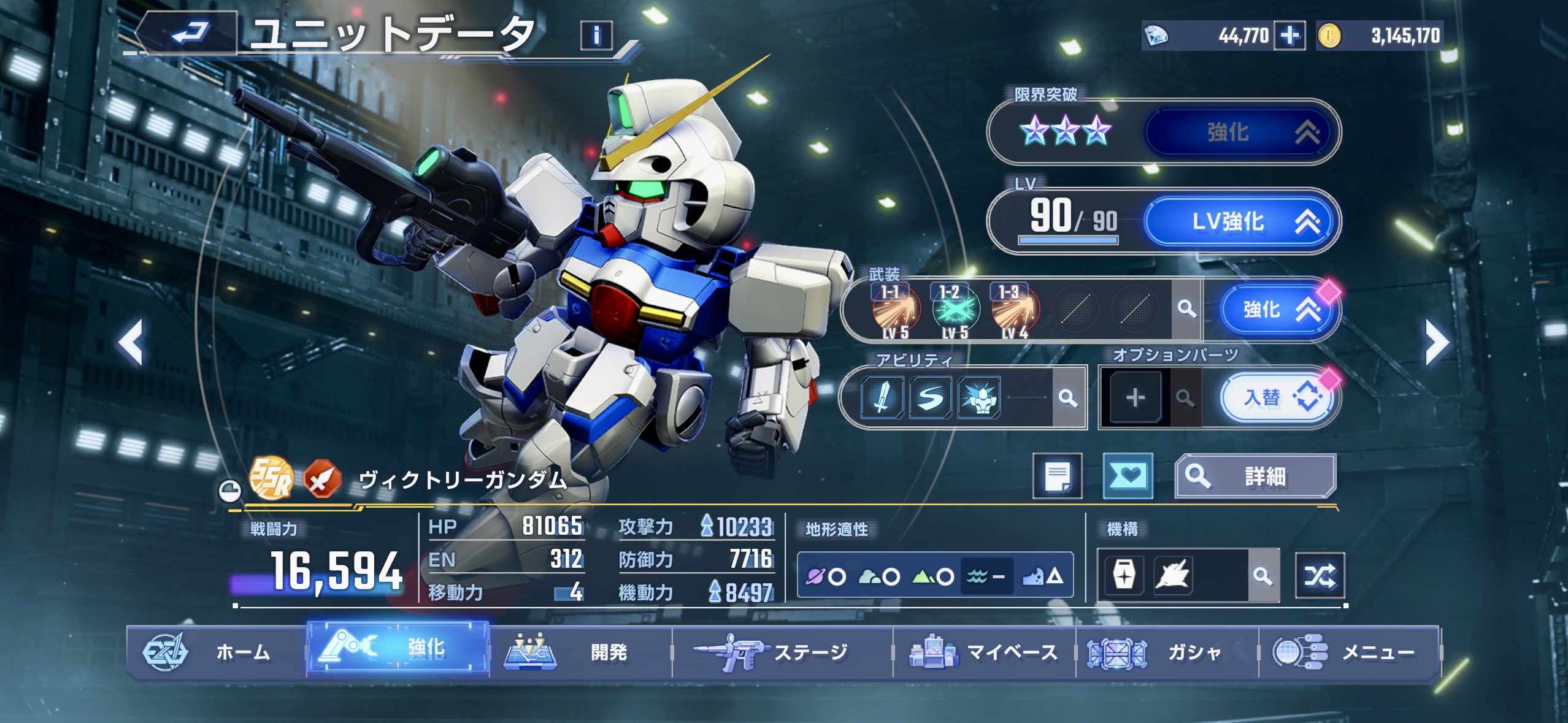Image resolution: width=1568 pixels, height=723 pixels.
Task: Open the note memo icon
Action: [x=1058, y=476]
